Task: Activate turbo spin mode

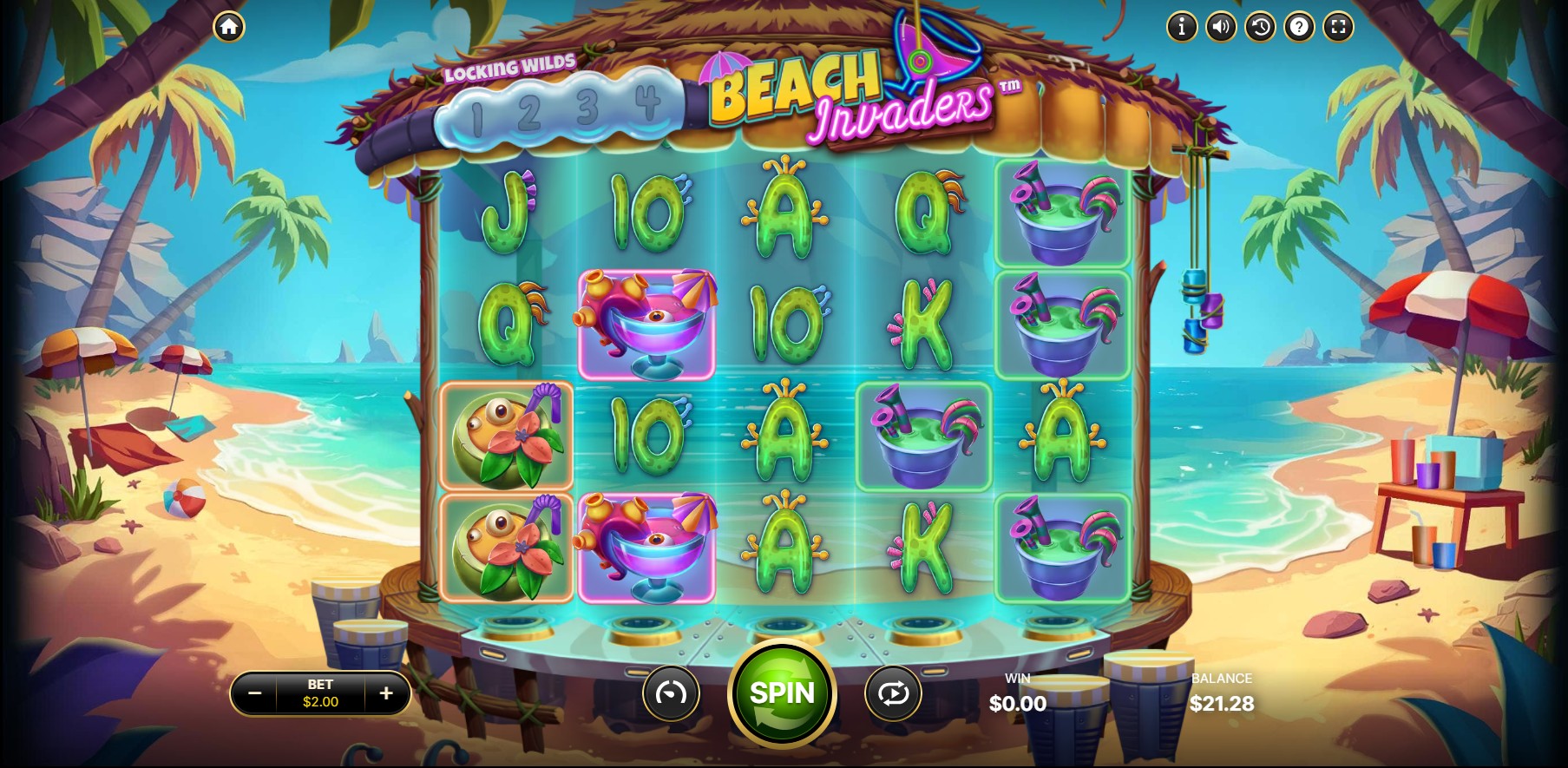Action: click(x=672, y=693)
